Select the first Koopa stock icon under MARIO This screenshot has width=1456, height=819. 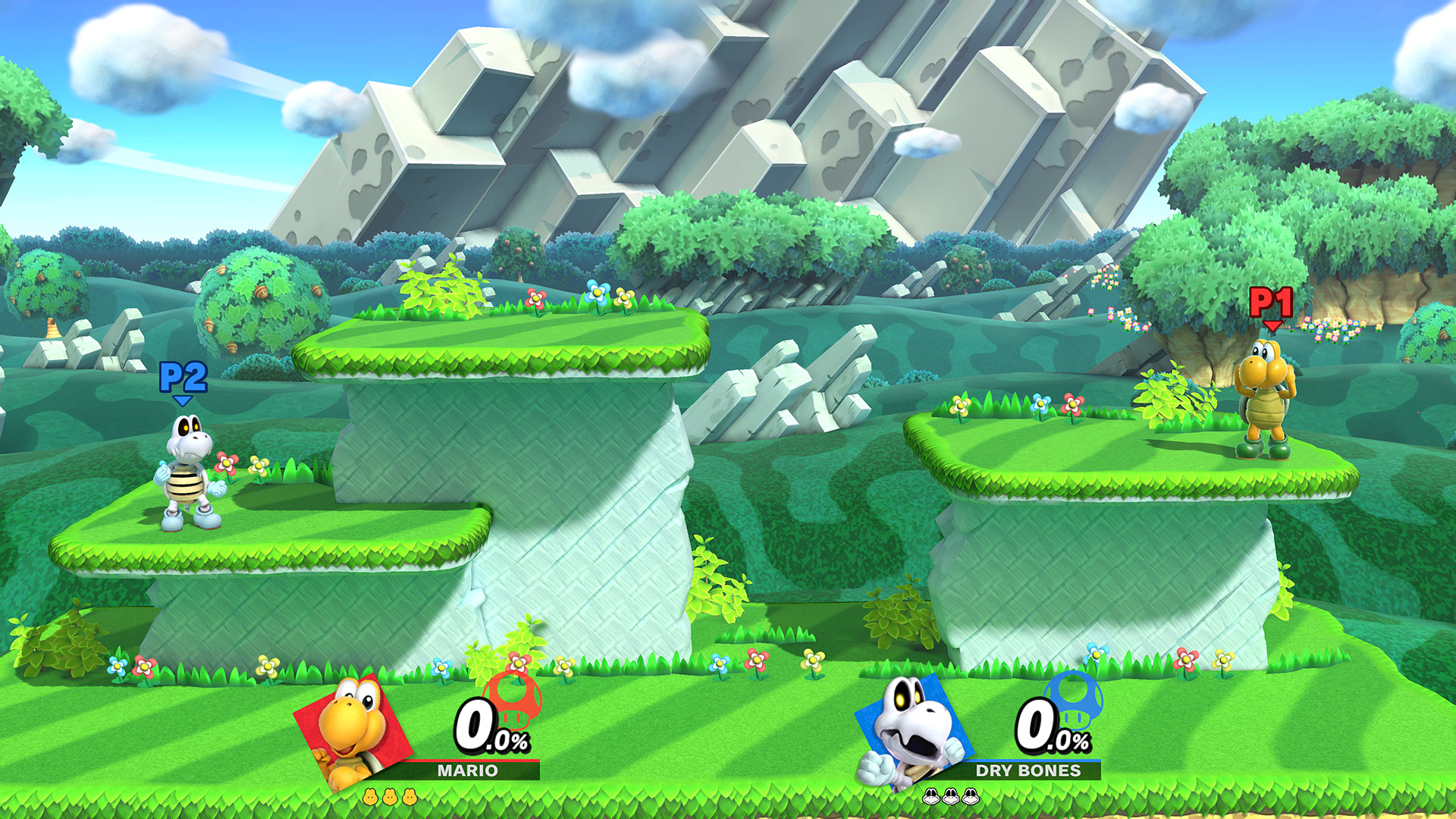click(370, 798)
